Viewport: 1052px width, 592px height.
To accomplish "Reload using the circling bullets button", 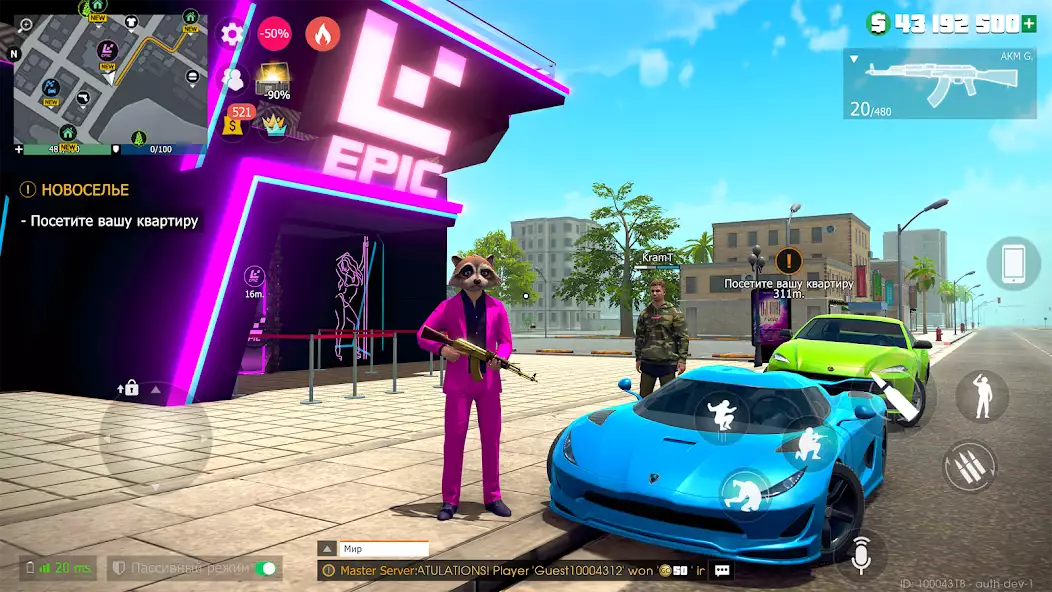I will coord(968,466).
